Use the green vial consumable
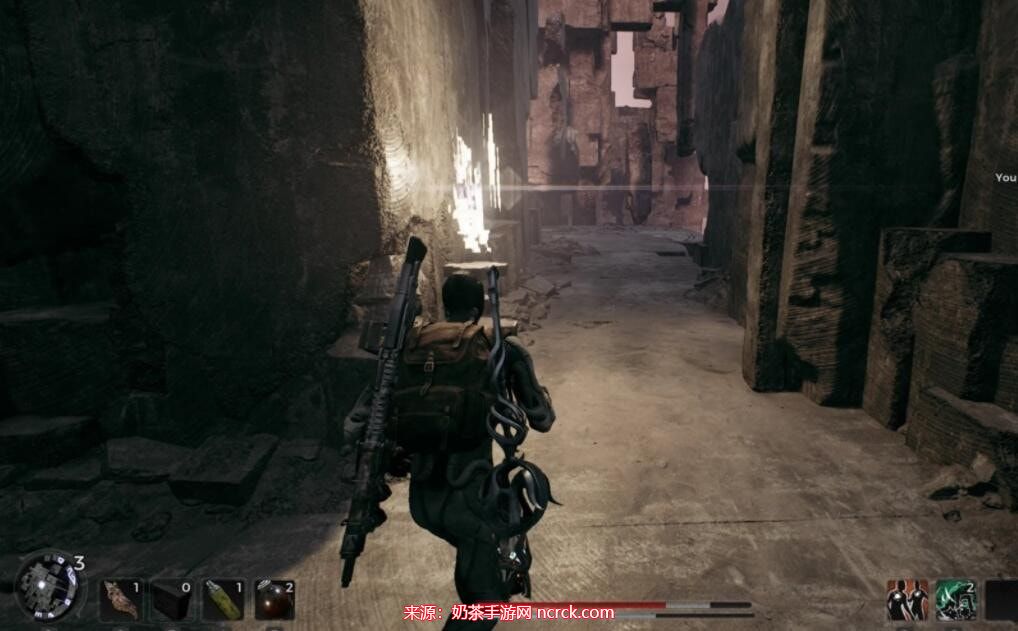Screen dimensions: 1018x631 pyautogui.click(x=222, y=600)
